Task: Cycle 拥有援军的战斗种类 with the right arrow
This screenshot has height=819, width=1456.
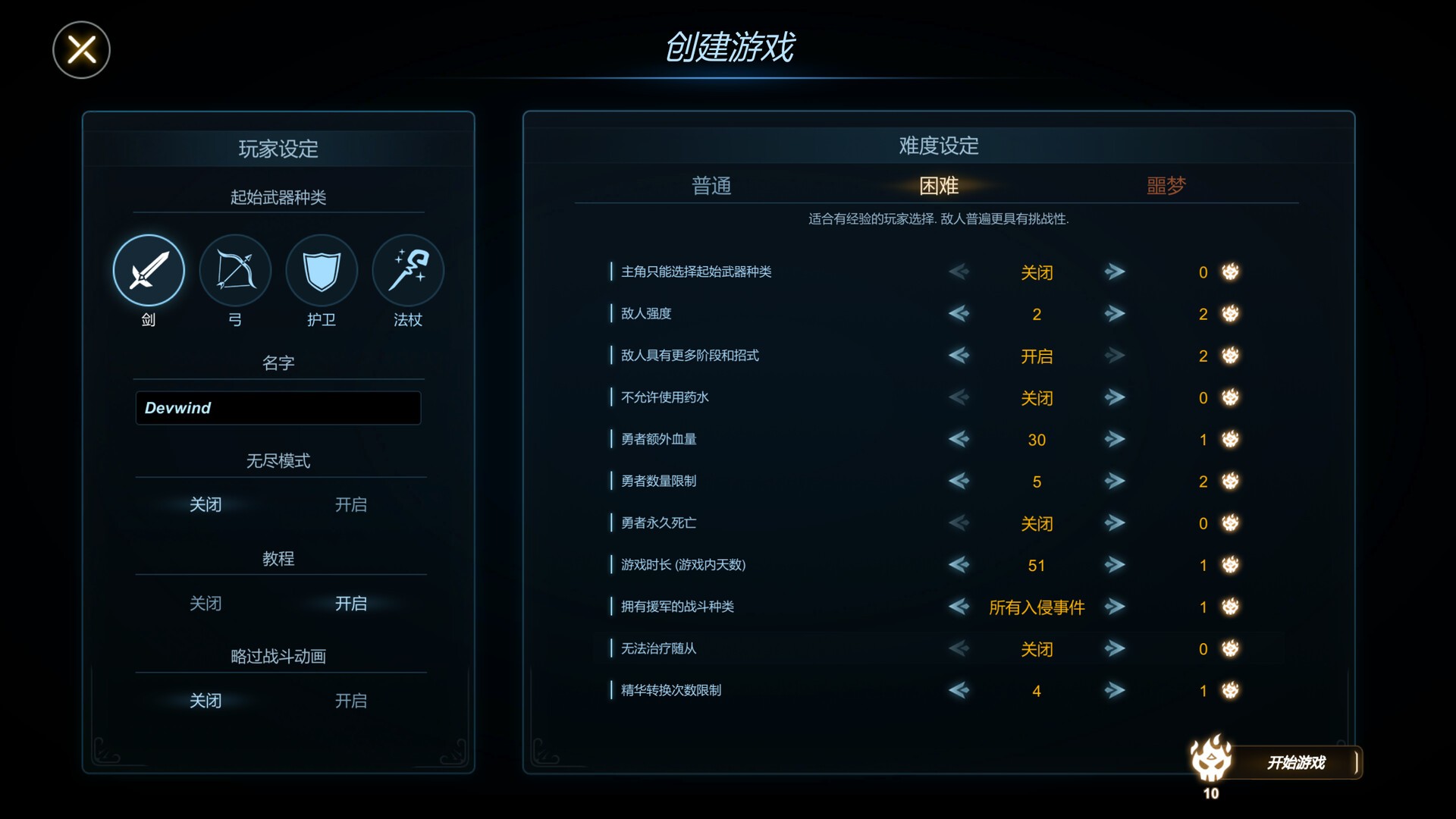Action: click(x=1114, y=607)
